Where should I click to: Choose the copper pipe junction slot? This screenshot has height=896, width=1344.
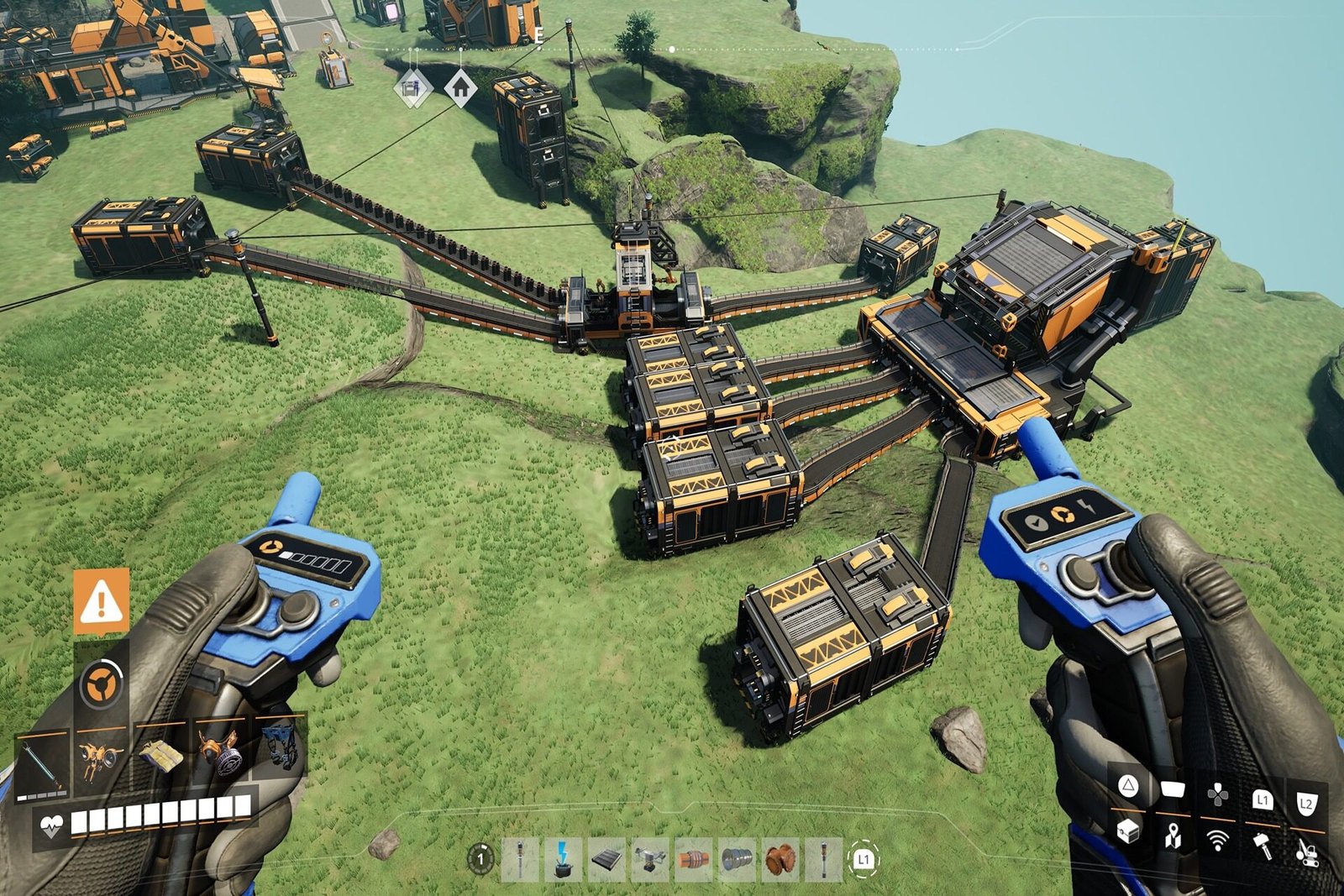(780, 859)
